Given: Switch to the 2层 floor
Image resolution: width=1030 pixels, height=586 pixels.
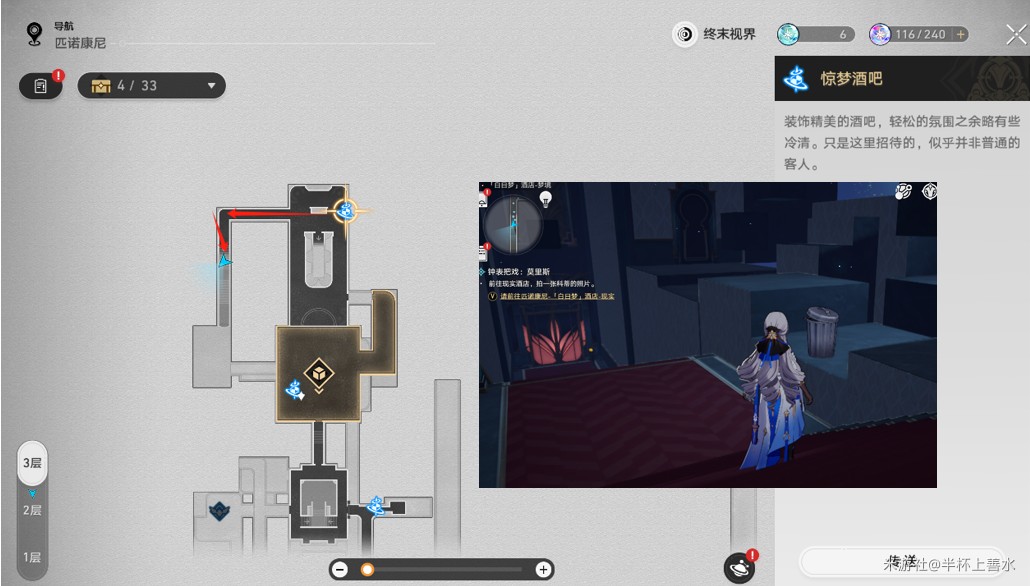Looking at the screenshot, I should (x=33, y=510).
